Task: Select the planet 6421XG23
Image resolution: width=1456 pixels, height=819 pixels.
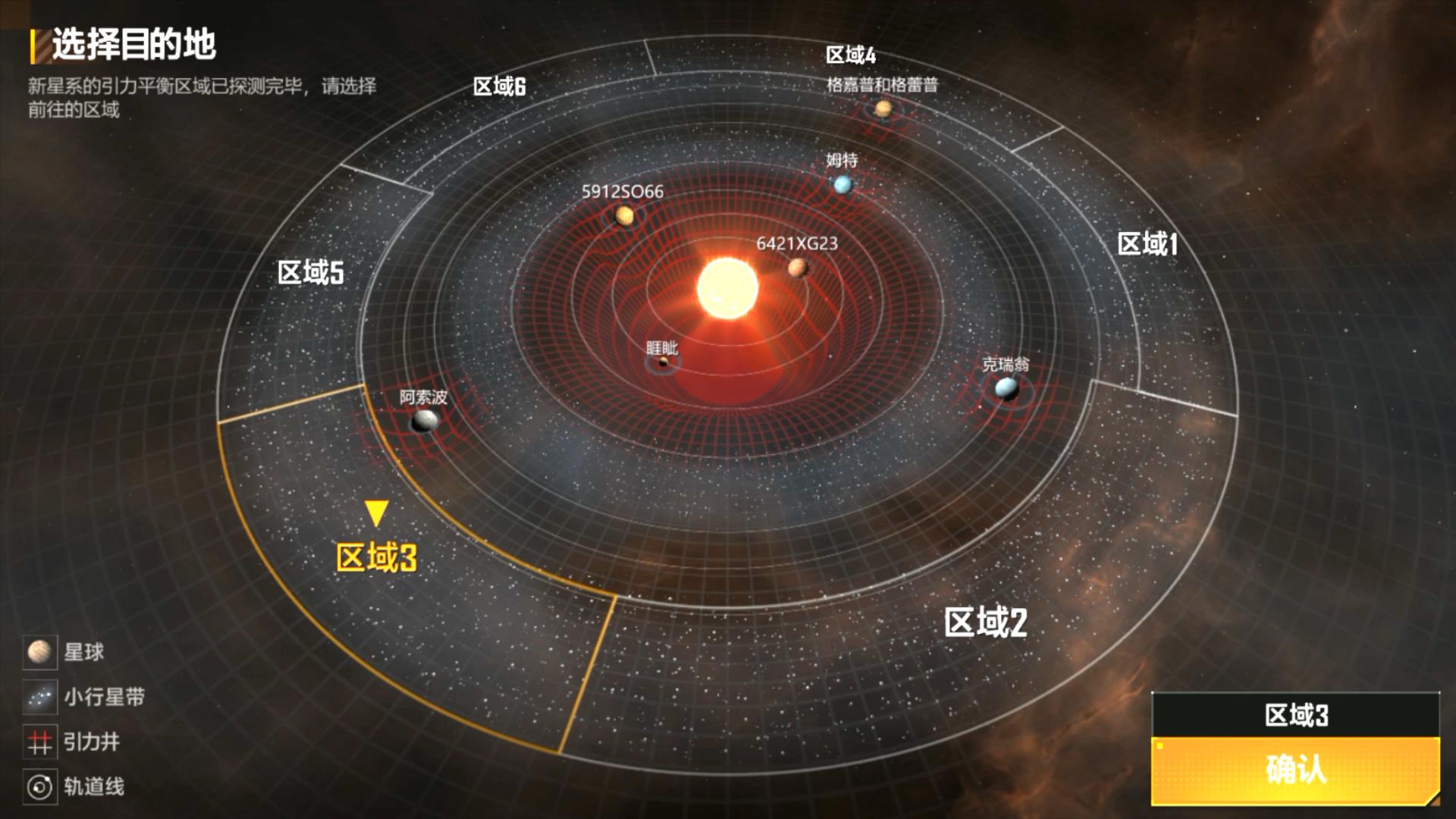Action: click(799, 267)
